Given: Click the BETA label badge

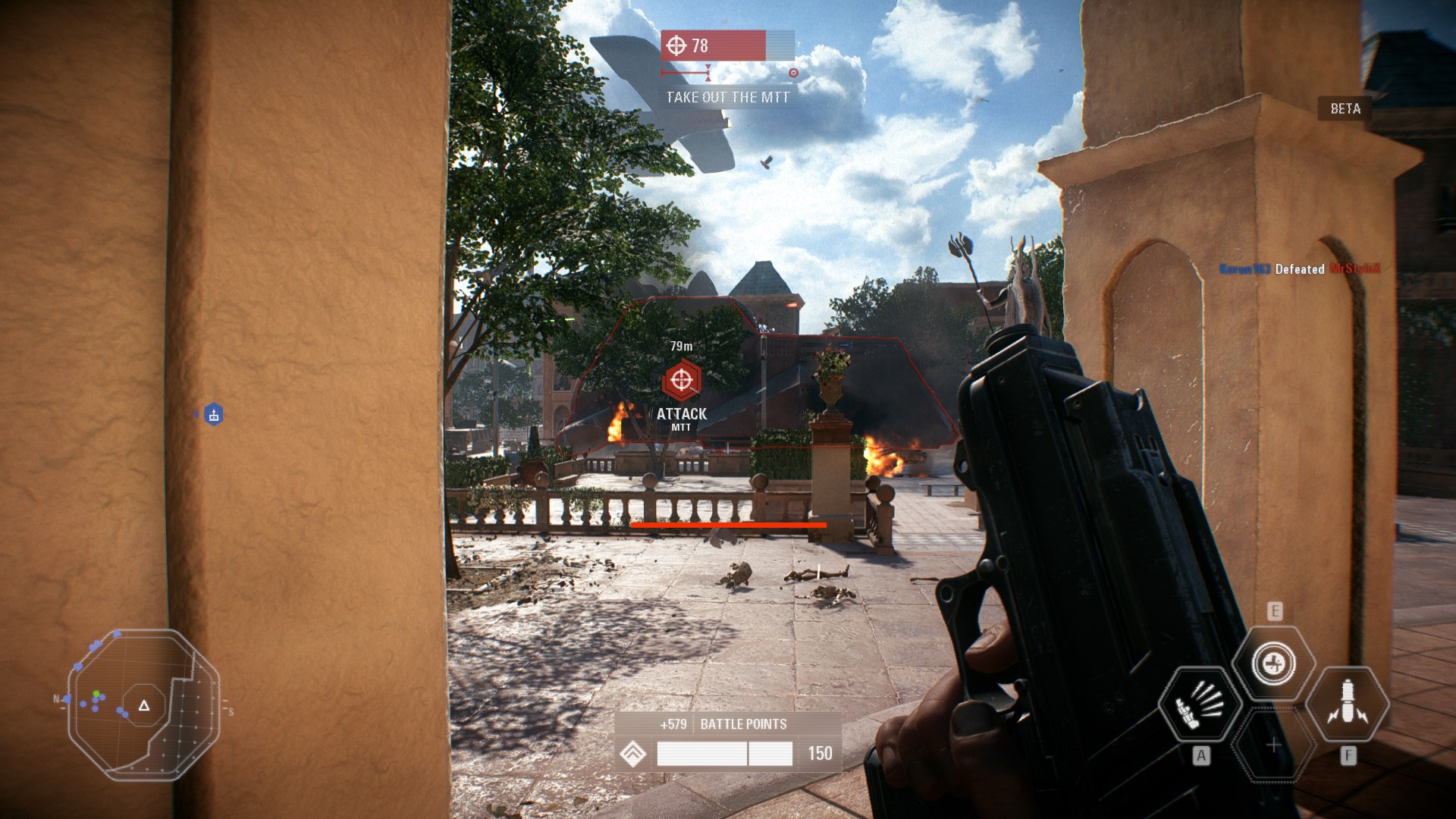Looking at the screenshot, I should point(1345,109).
